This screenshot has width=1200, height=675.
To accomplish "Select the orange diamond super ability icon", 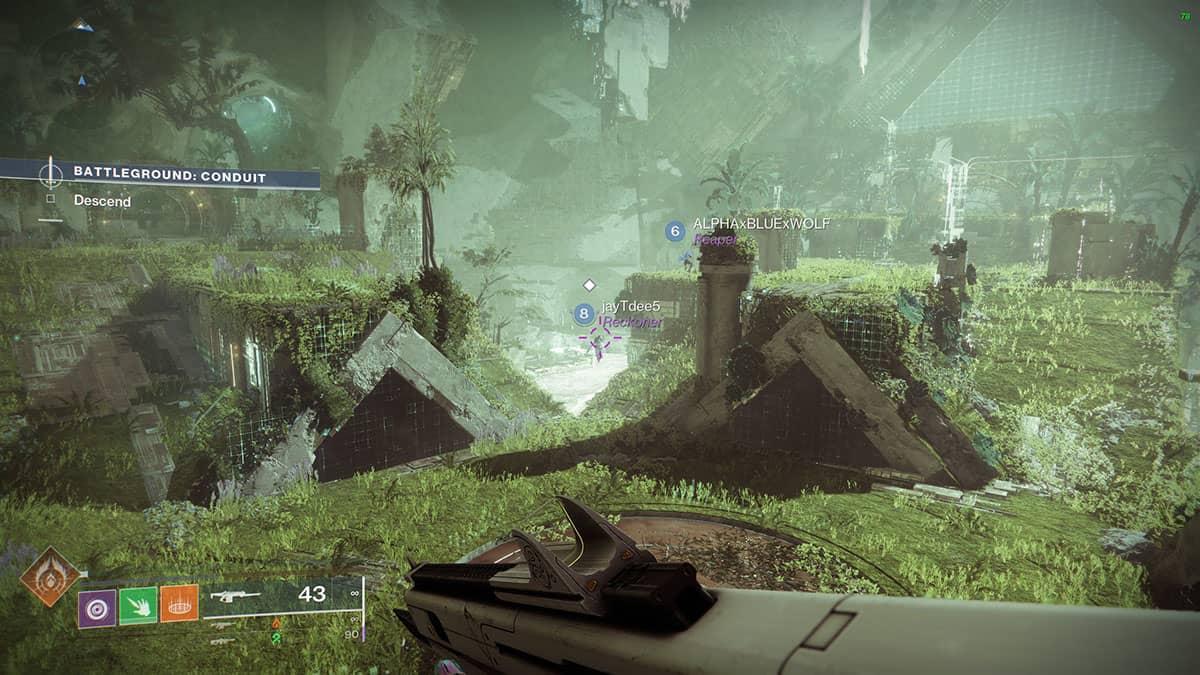I will pyautogui.click(x=51, y=575).
